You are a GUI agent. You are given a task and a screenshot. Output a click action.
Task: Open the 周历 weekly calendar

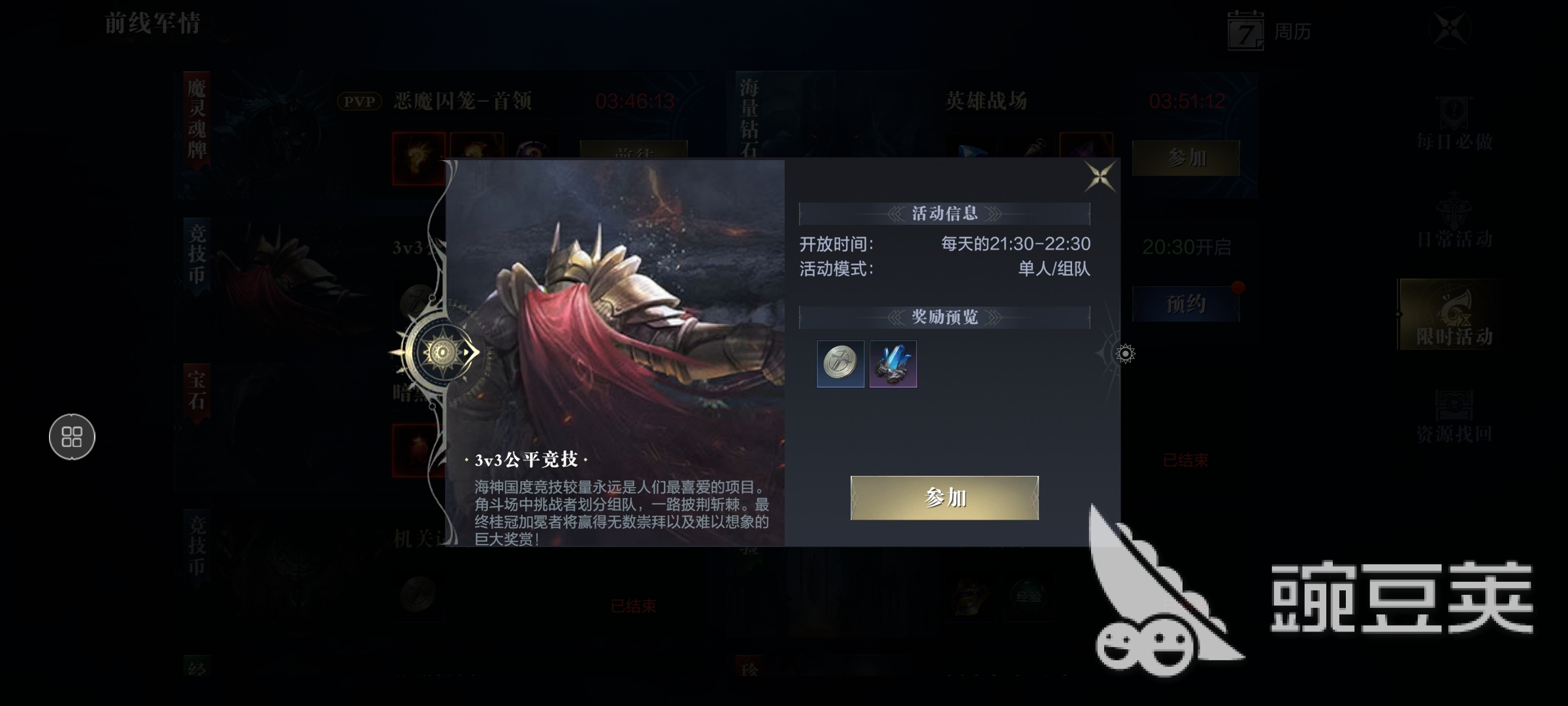pos(1269,31)
